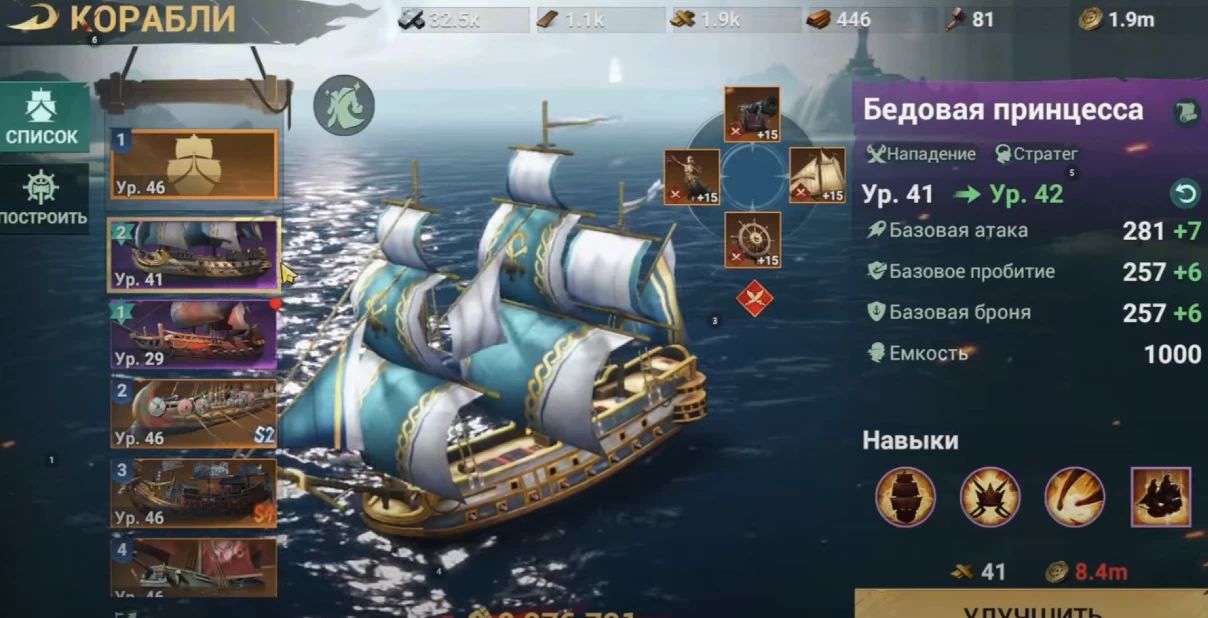
Task: Switch to the Список tab
Action: 42,117
